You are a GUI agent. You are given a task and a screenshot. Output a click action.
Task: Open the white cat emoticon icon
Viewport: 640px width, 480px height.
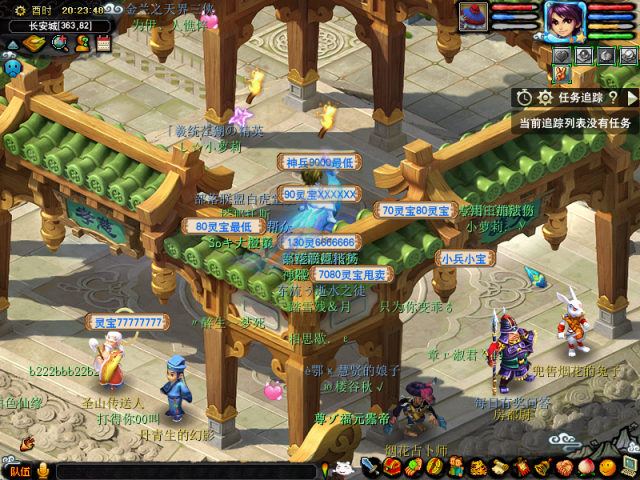coord(343,468)
